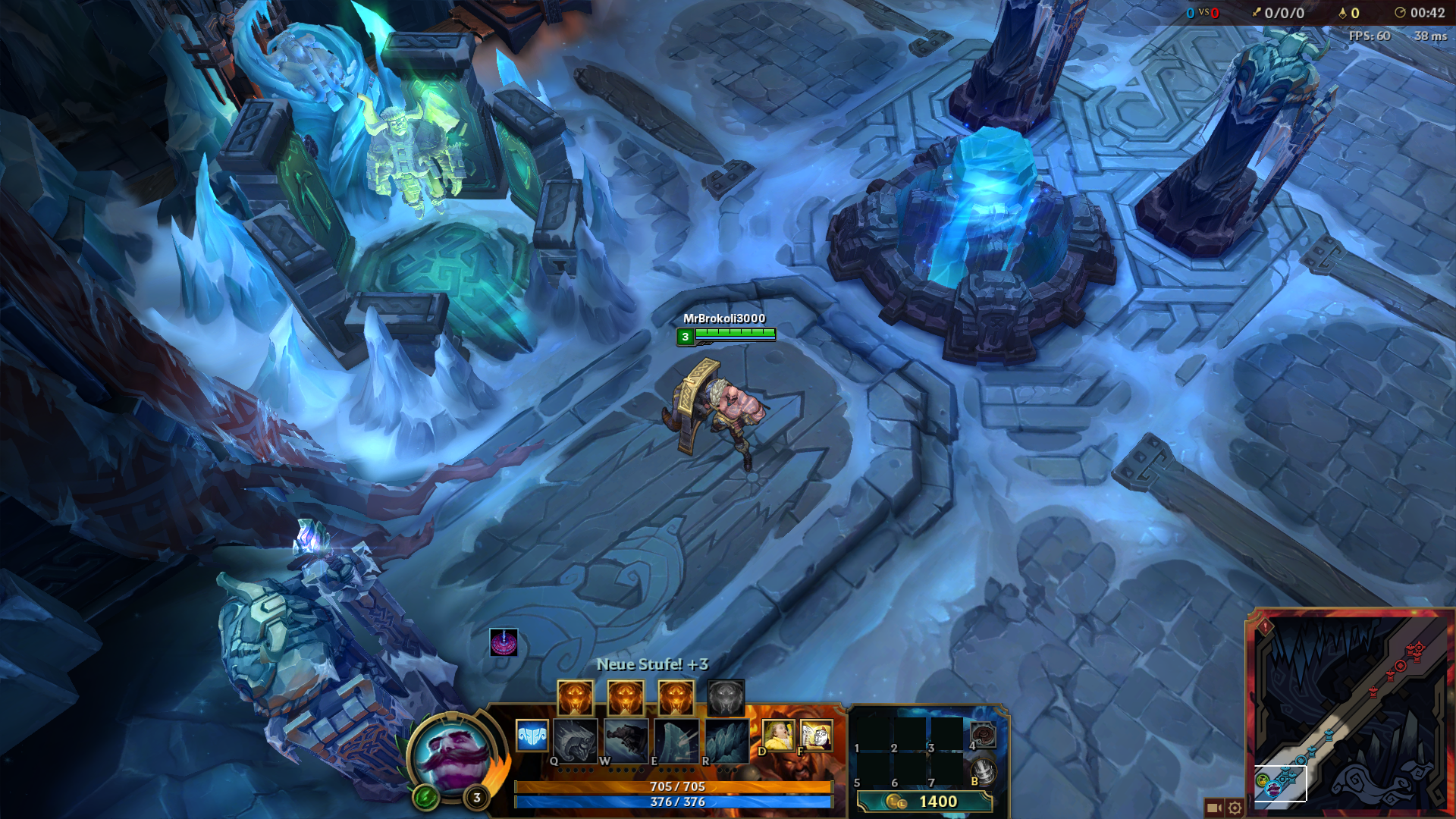Open the shop via the 1400 gold button
The width and height of the screenshot is (1456, 819).
tap(924, 802)
